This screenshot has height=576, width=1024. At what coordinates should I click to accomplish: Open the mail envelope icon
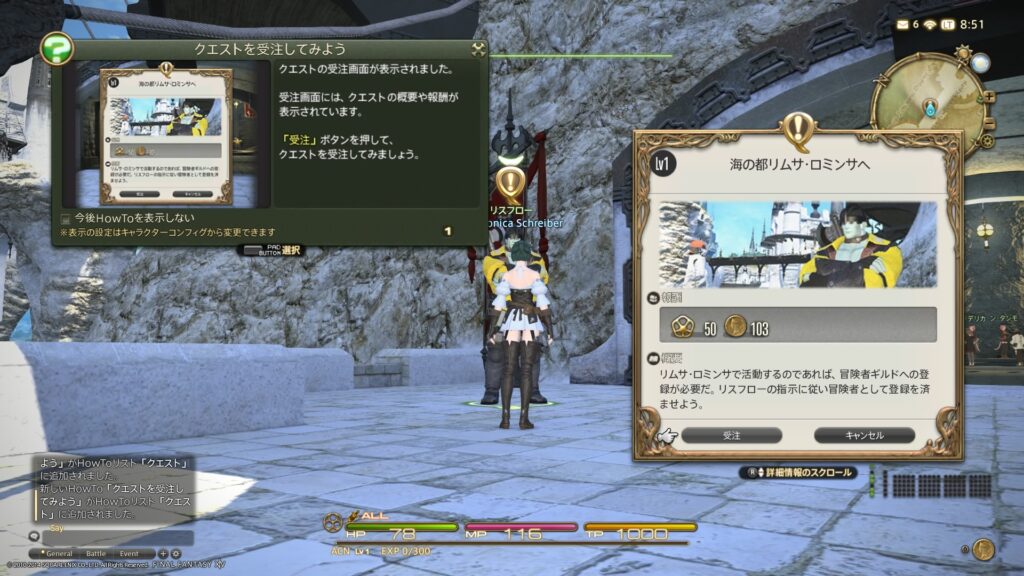coord(903,24)
